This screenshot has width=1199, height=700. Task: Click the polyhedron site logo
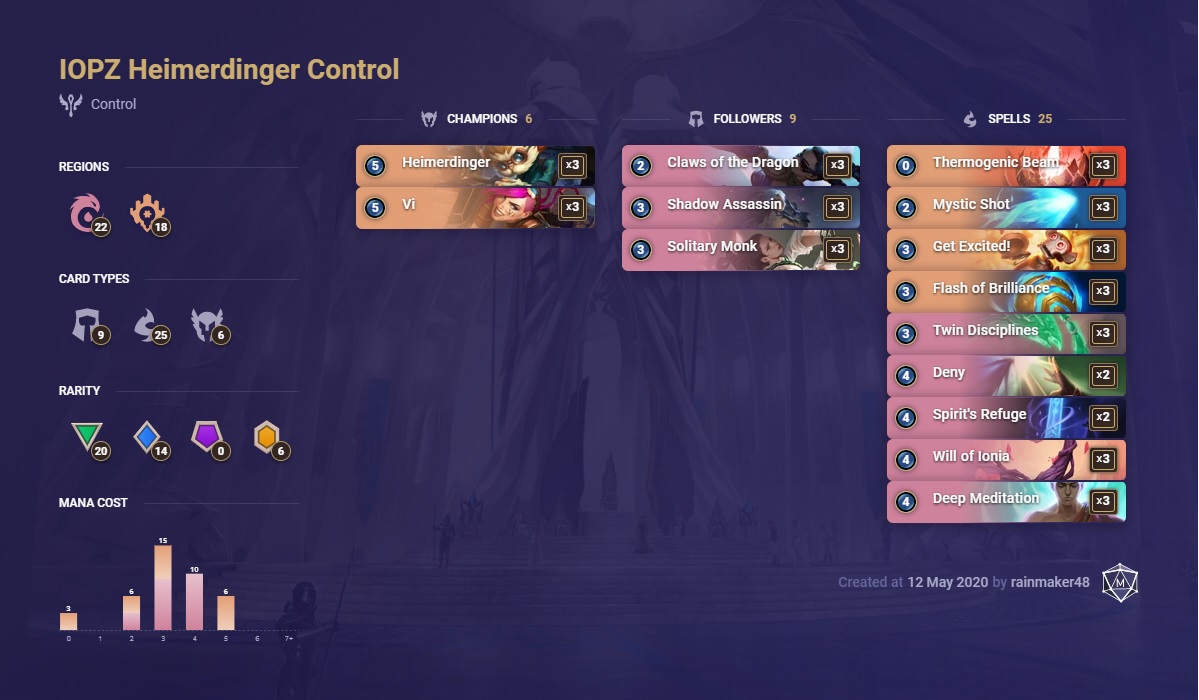1120,582
